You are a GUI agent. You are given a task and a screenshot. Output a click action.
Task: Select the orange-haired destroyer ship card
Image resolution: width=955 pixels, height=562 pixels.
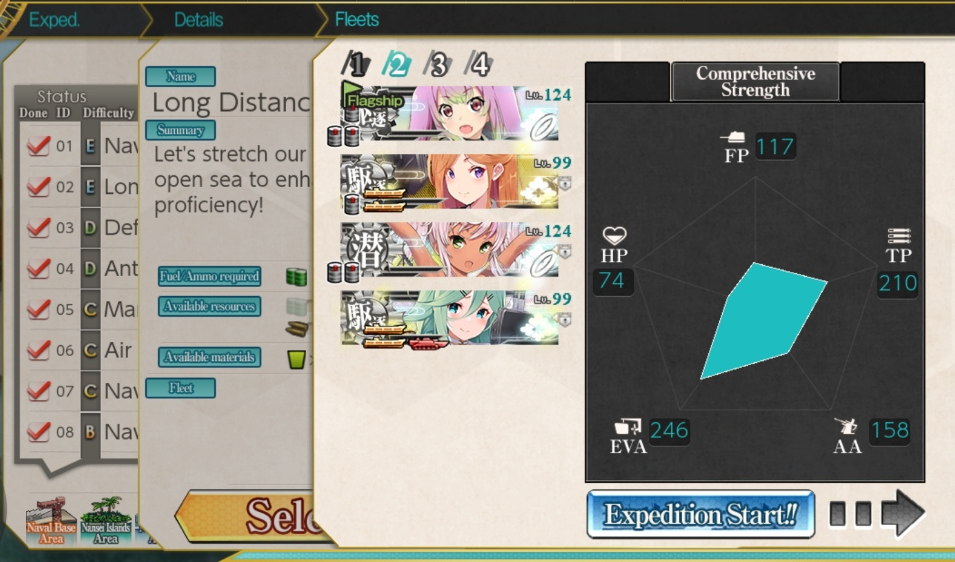click(x=449, y=183)
